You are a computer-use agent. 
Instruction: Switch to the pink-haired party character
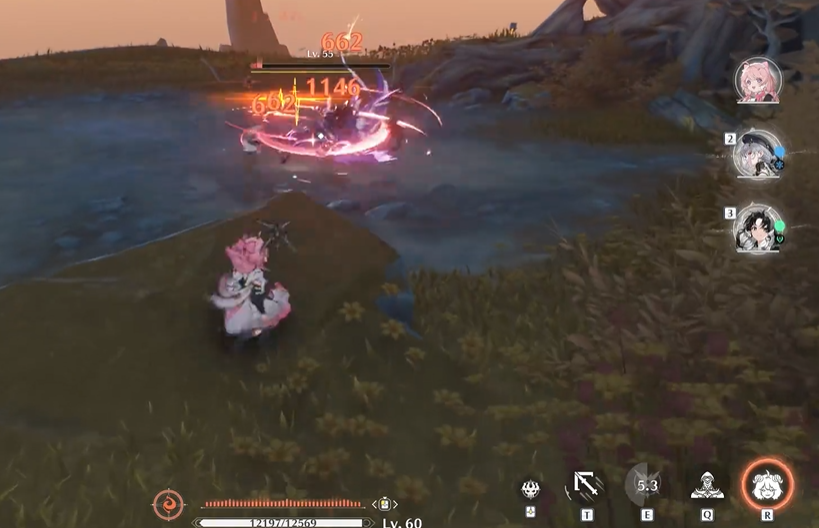tap(757, 80)
